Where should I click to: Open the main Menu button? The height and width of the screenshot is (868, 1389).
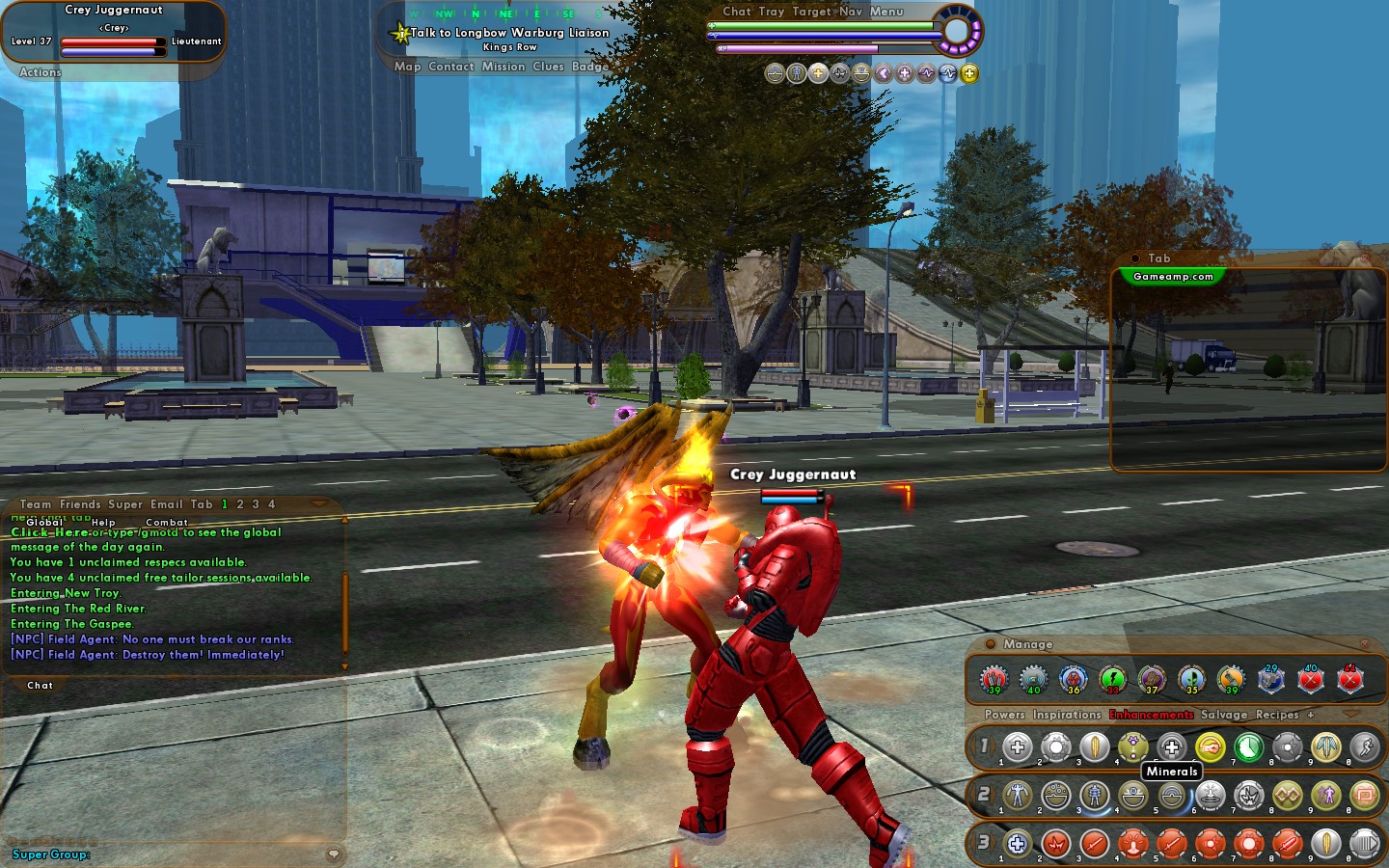click(x=886, y=12)
